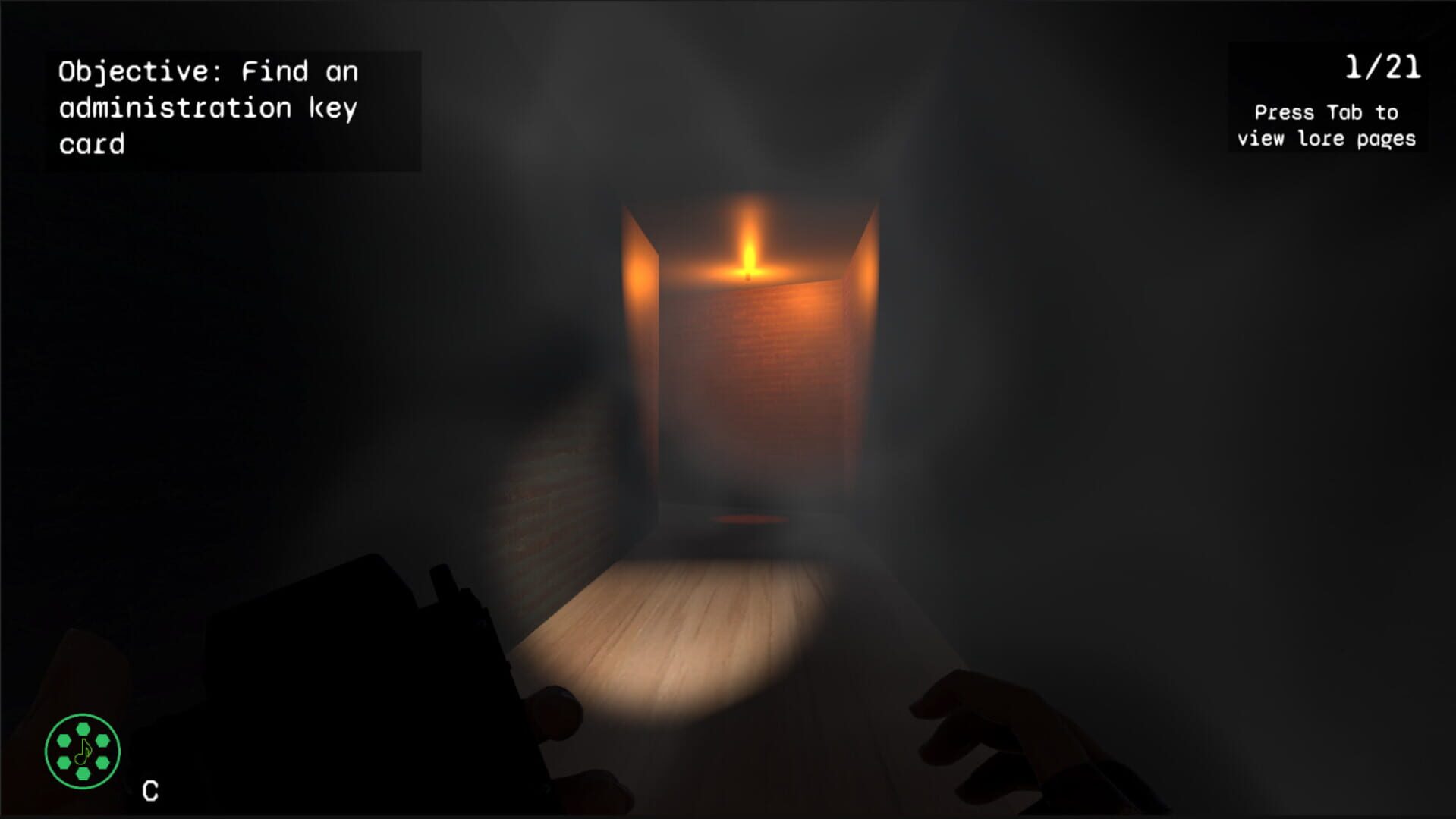Click the 'Press Tab to view lore pages' text
Viewport: 1456px width, 819px height.
[x=1325, y=125]
